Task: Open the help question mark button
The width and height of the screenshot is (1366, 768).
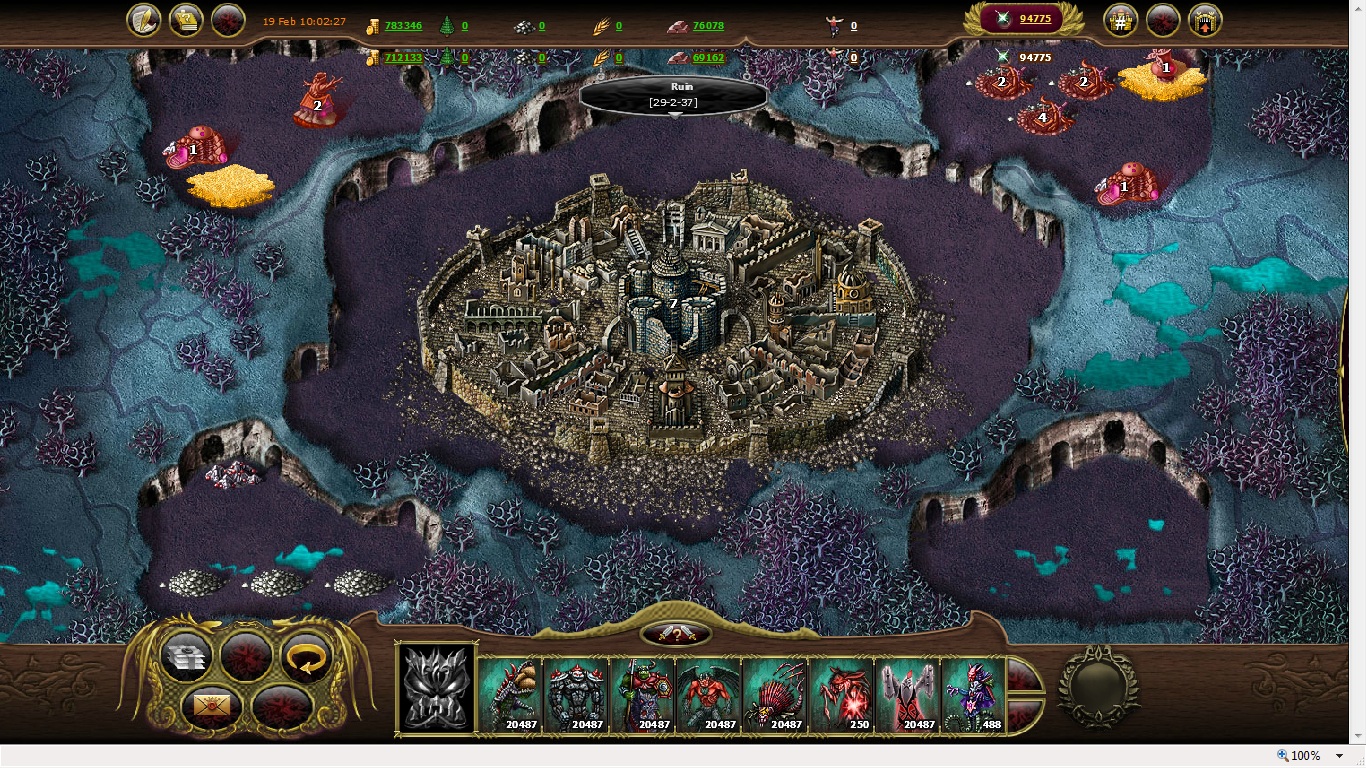Action: (x=677, y=633)
